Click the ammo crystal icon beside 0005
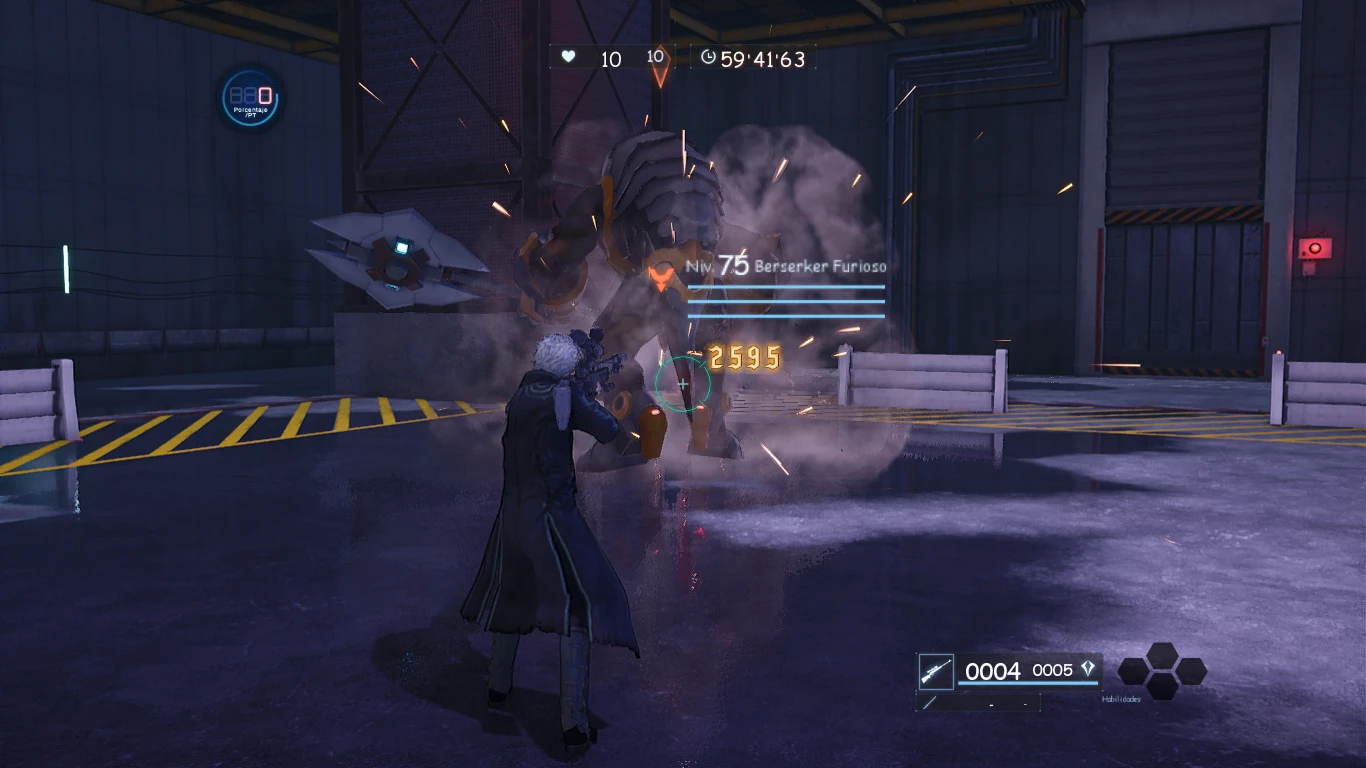The height and width of the screenshot is (768, 1366). [1088, 669]
